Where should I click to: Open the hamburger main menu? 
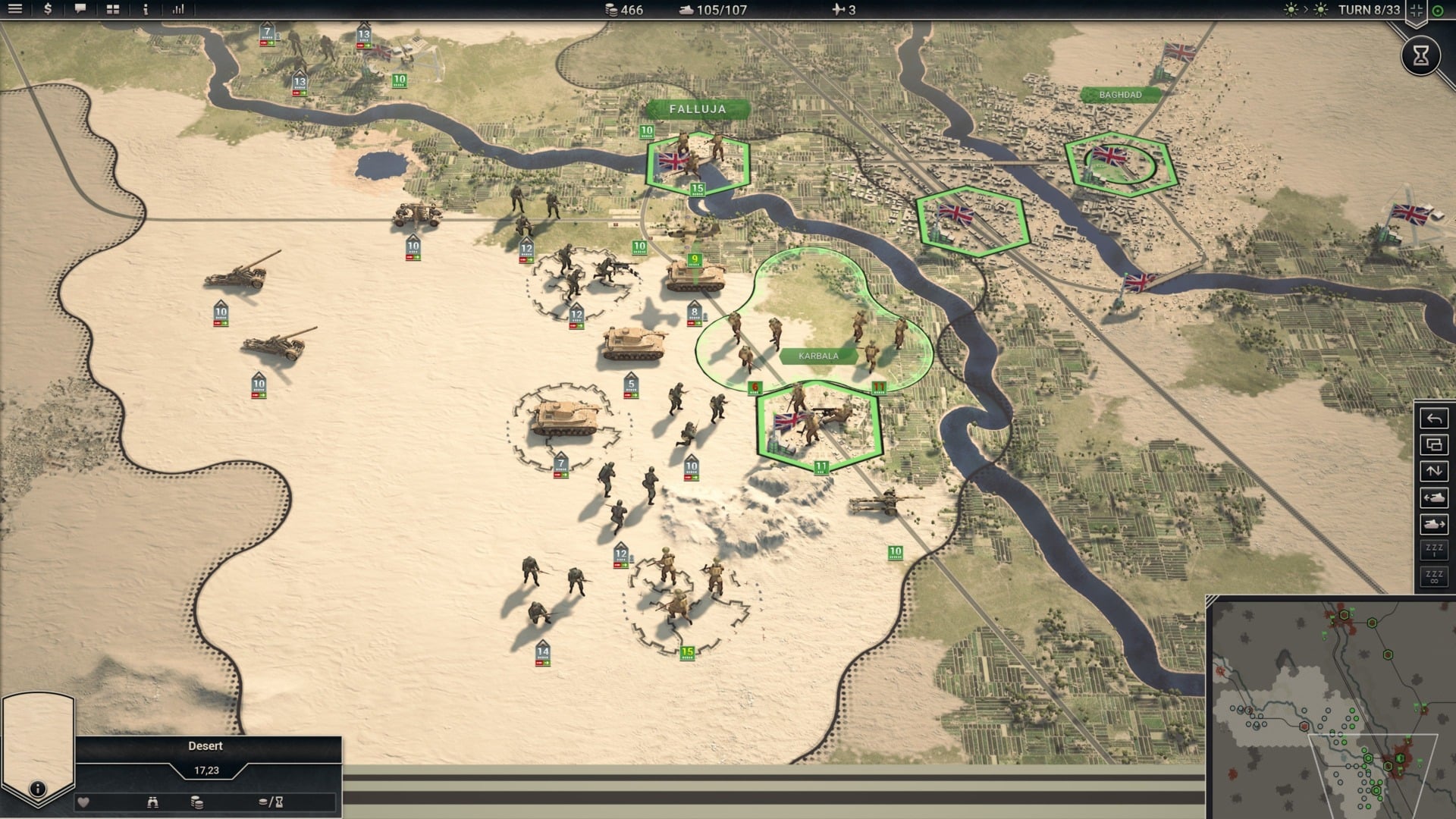(15, 9)
